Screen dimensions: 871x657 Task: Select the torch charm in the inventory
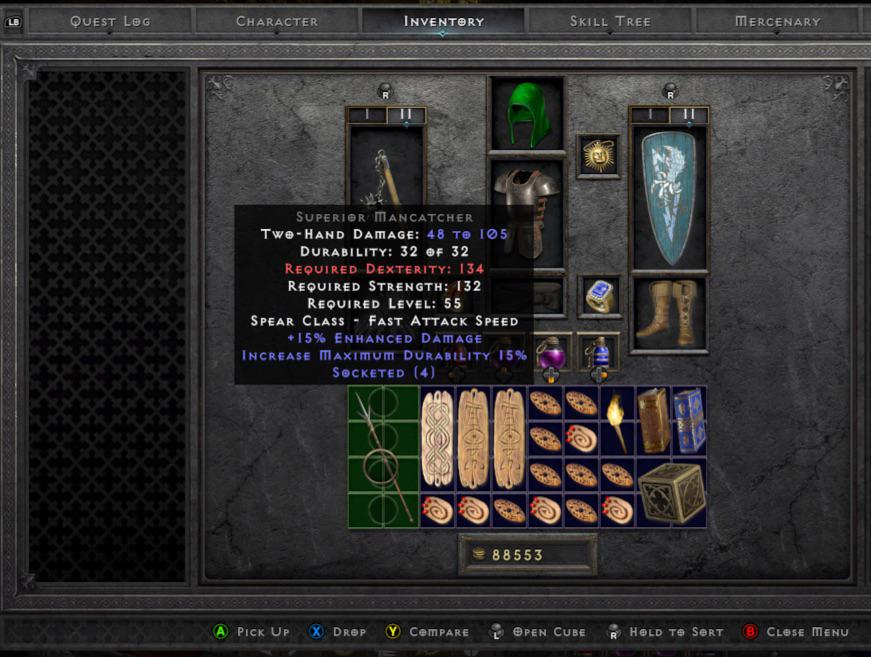617,420
